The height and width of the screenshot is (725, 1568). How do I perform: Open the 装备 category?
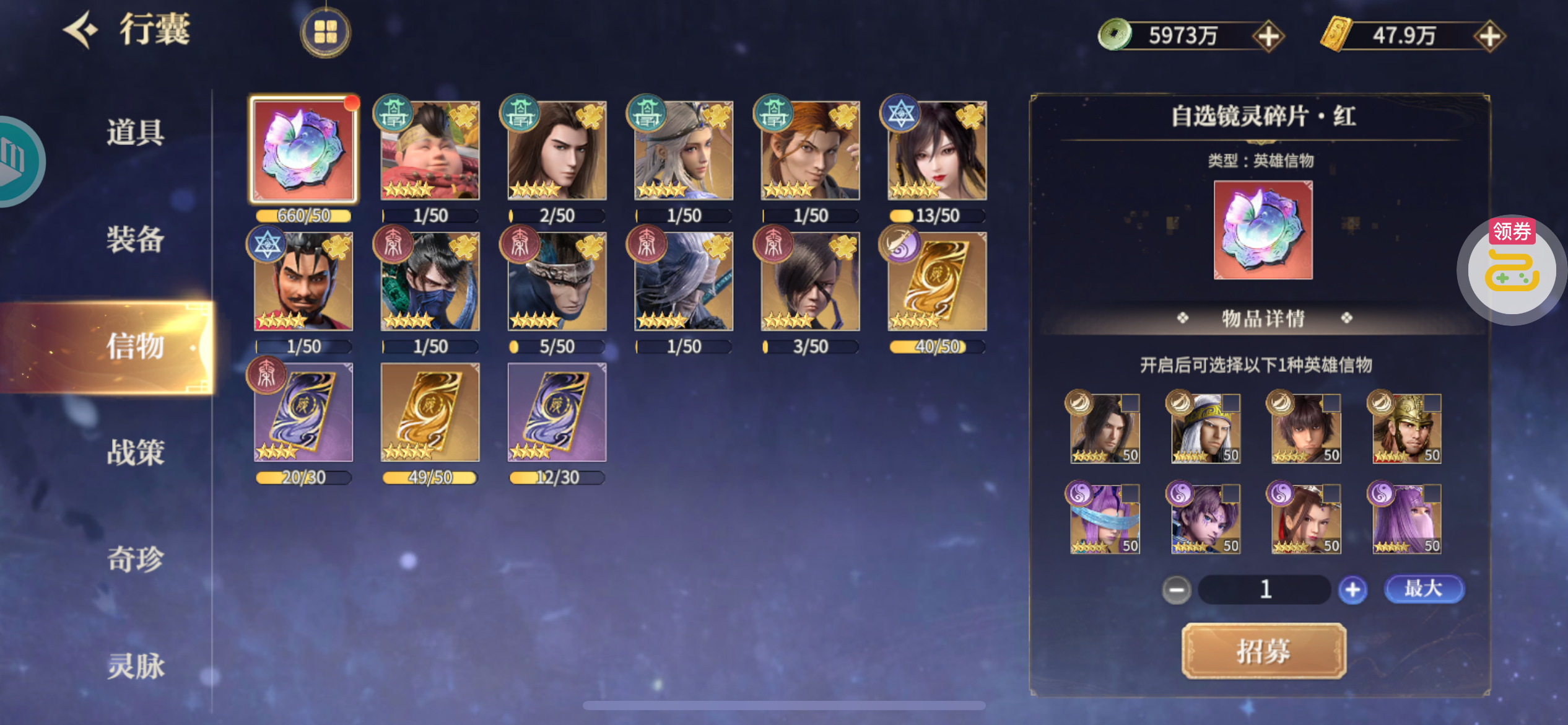coord(135,239)
